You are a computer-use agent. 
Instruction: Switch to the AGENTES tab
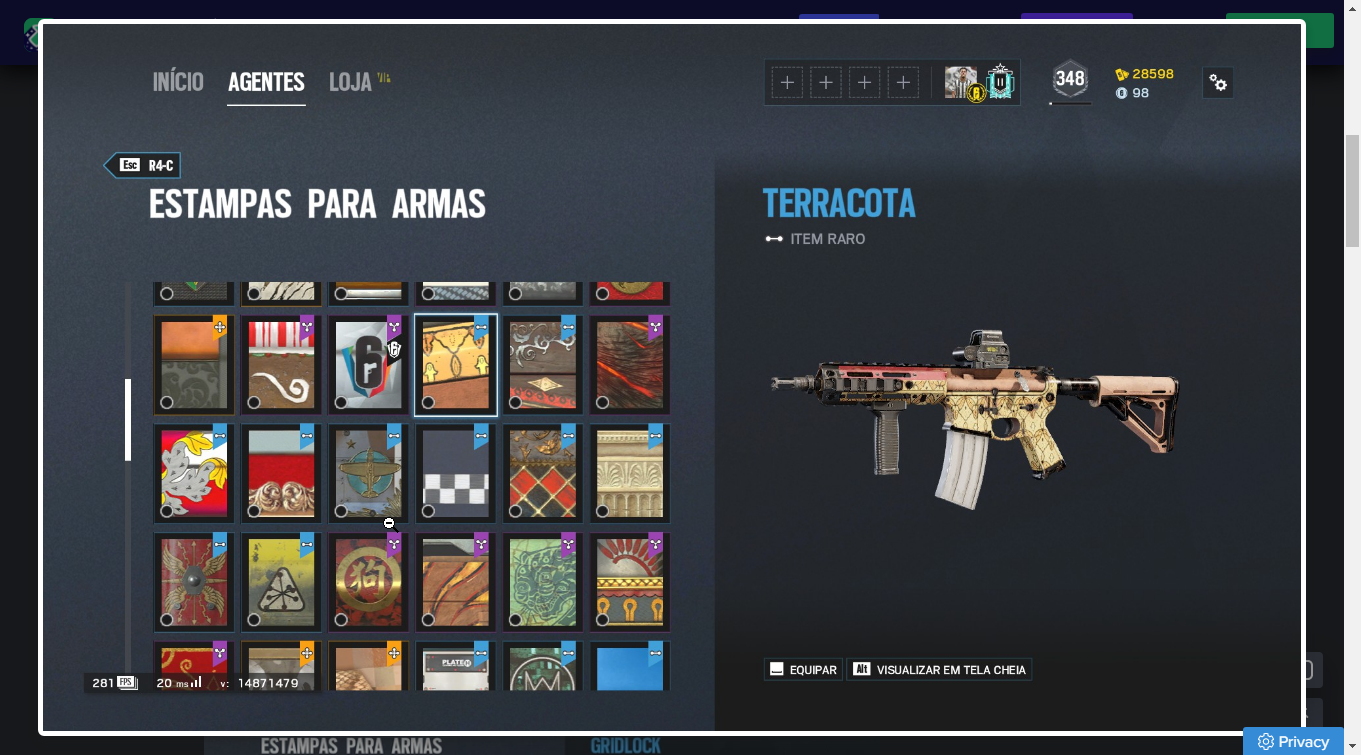click(x=266, y=82)
